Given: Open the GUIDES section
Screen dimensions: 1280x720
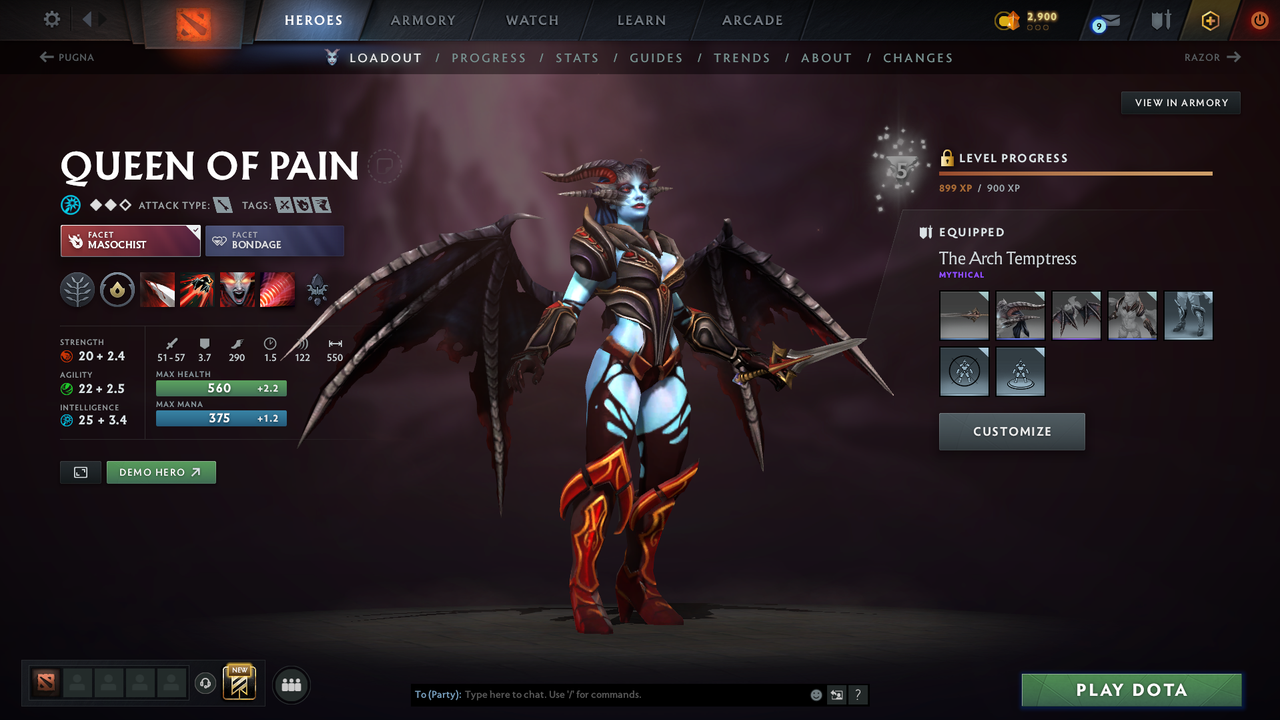Looking at the screenshot, I should (656, 58).
